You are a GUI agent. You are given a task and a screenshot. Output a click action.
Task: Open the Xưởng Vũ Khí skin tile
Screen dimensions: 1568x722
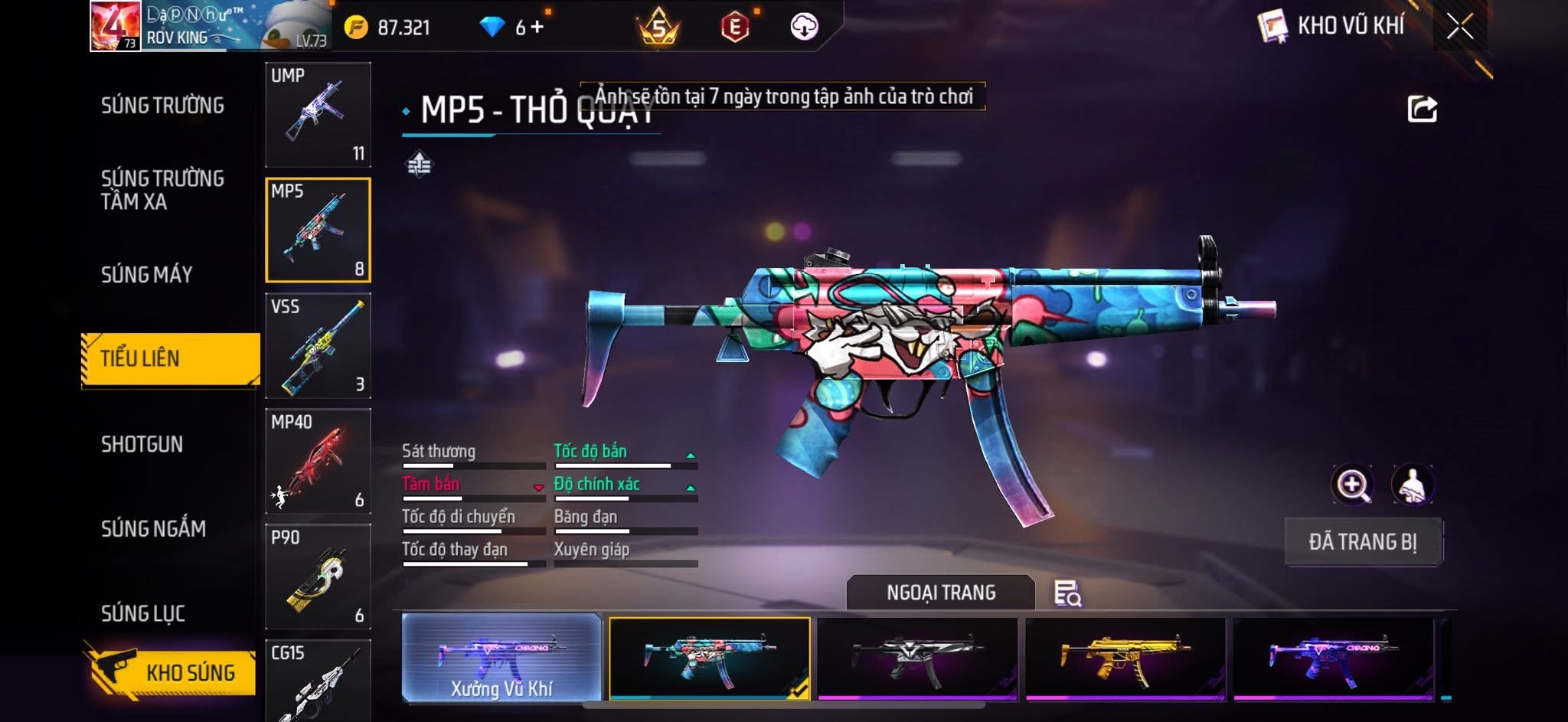pyautogui.click(x=501, y=658)
